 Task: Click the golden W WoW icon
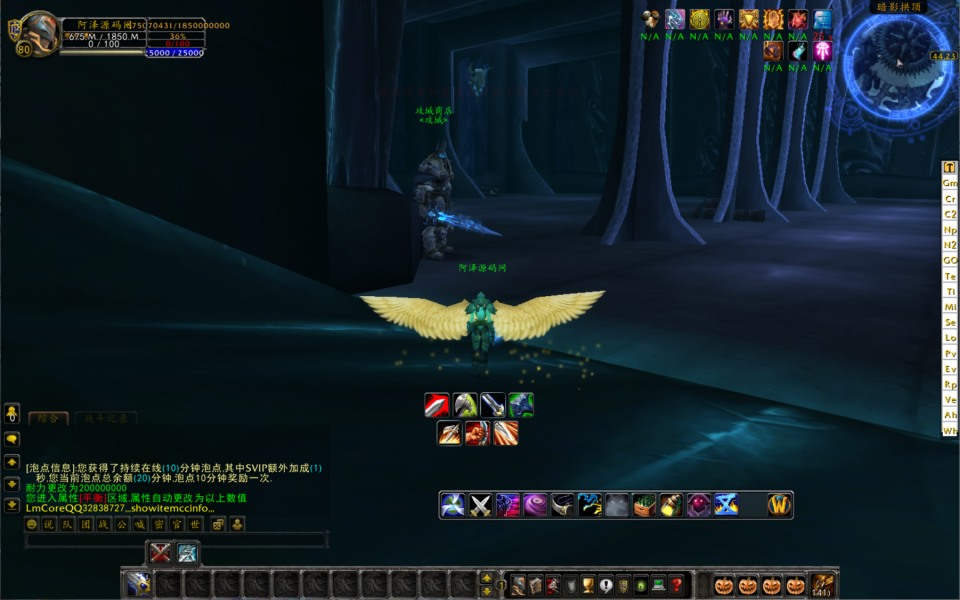(780, 505)
